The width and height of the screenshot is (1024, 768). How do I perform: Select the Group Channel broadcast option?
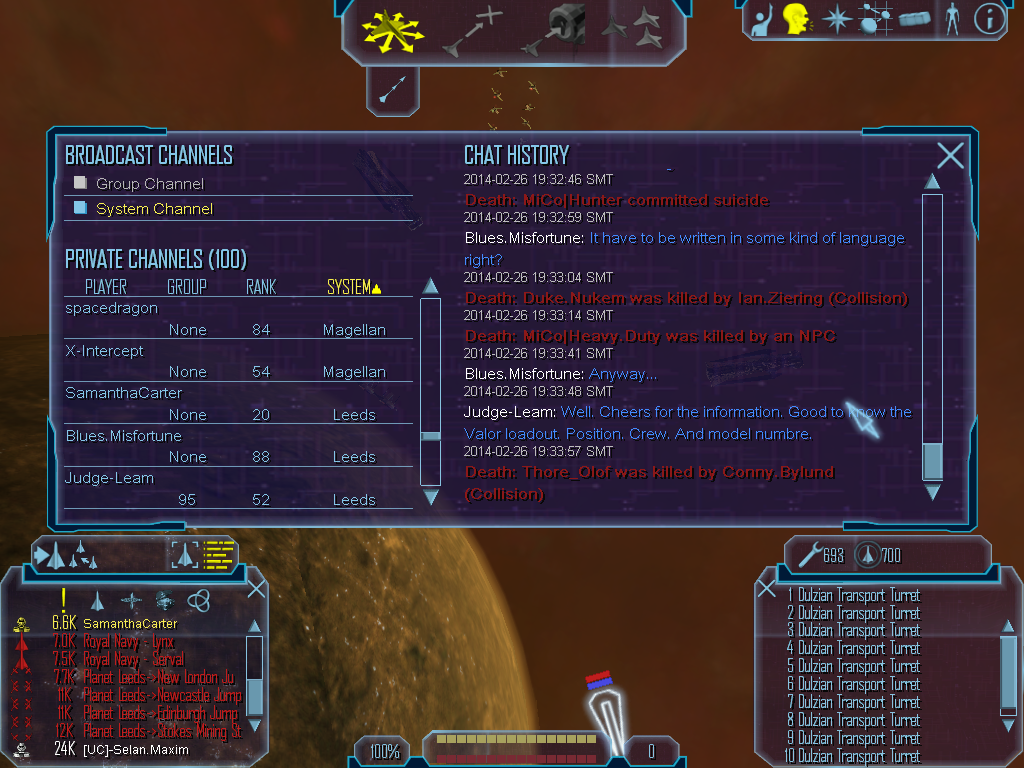[x=149, y=184]
